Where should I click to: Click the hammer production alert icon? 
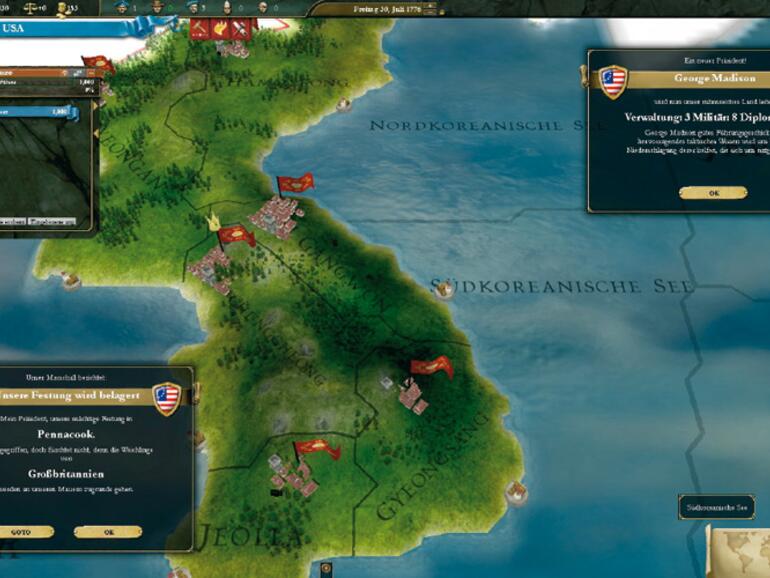199,29
